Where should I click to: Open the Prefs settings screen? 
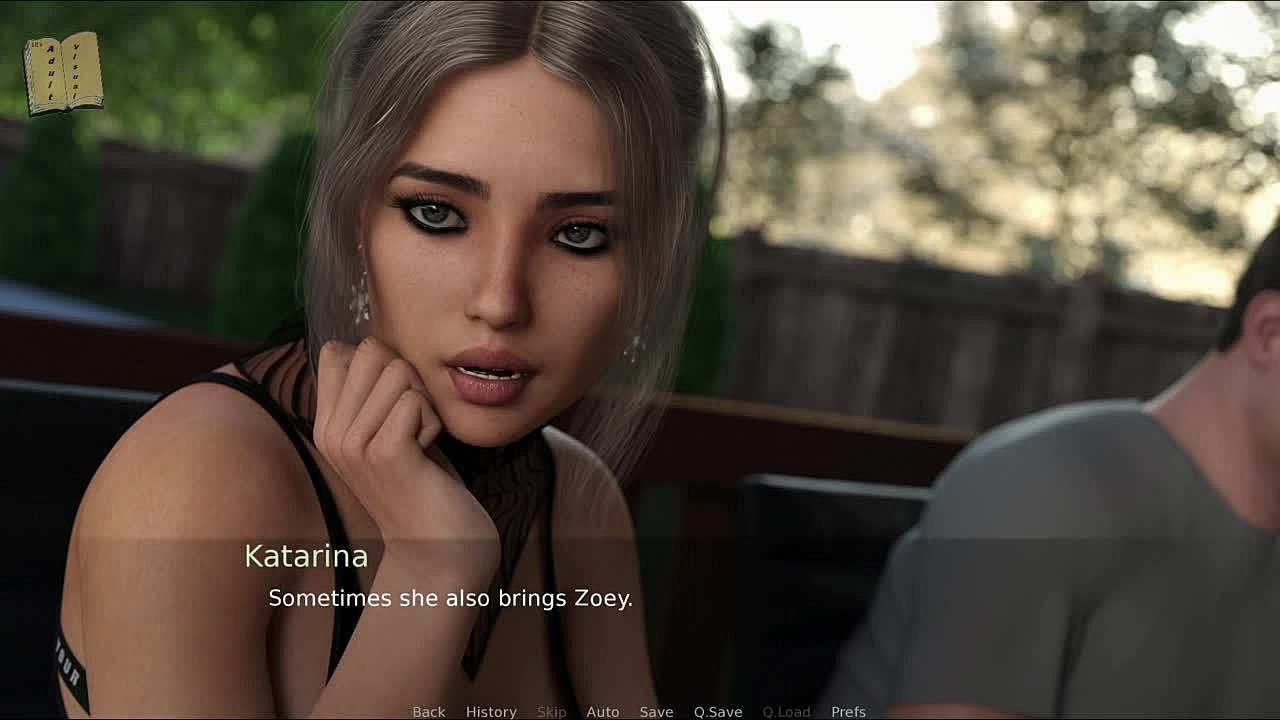click(848, 711)
